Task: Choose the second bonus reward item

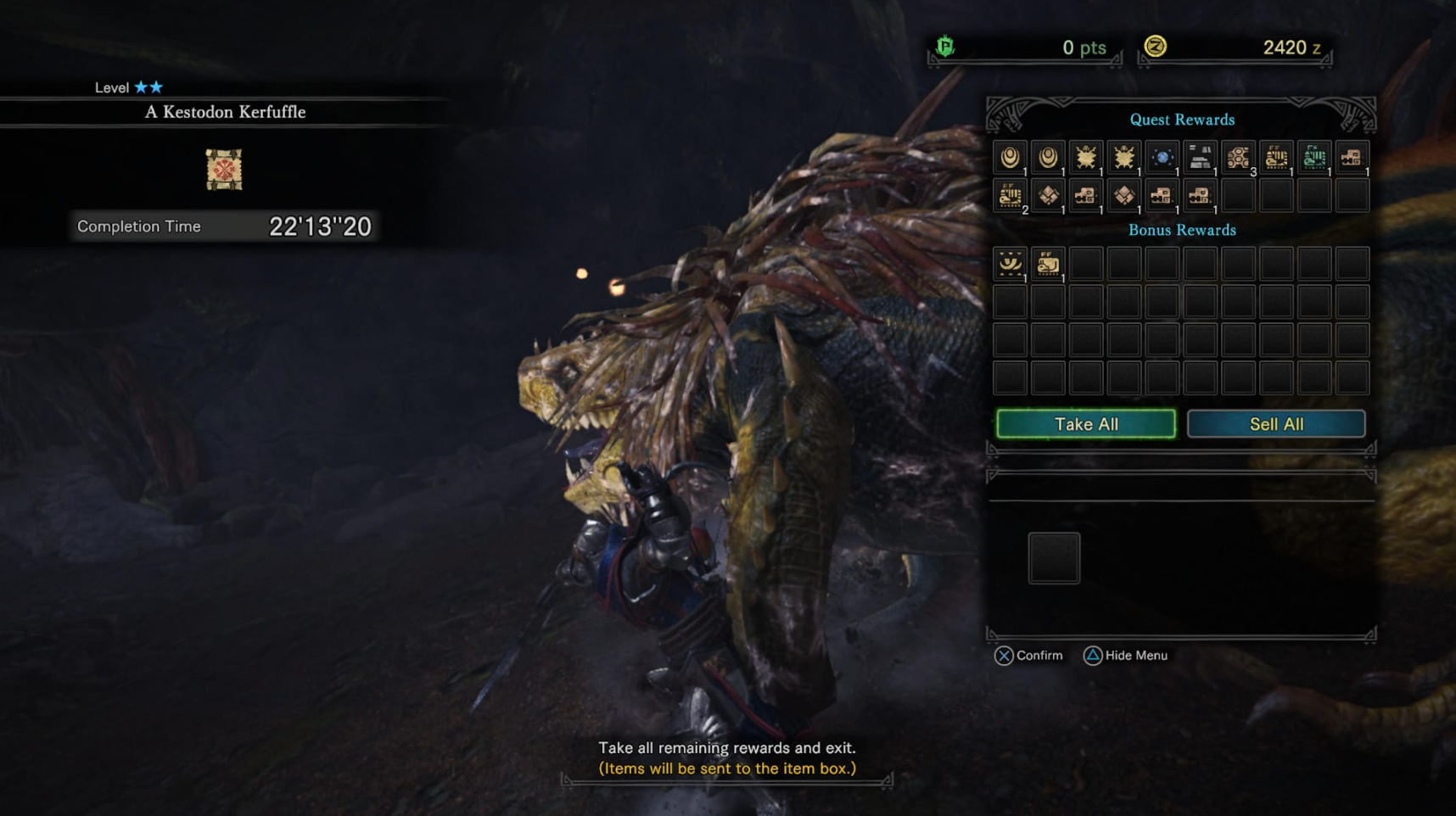Action: [1048, 264]
